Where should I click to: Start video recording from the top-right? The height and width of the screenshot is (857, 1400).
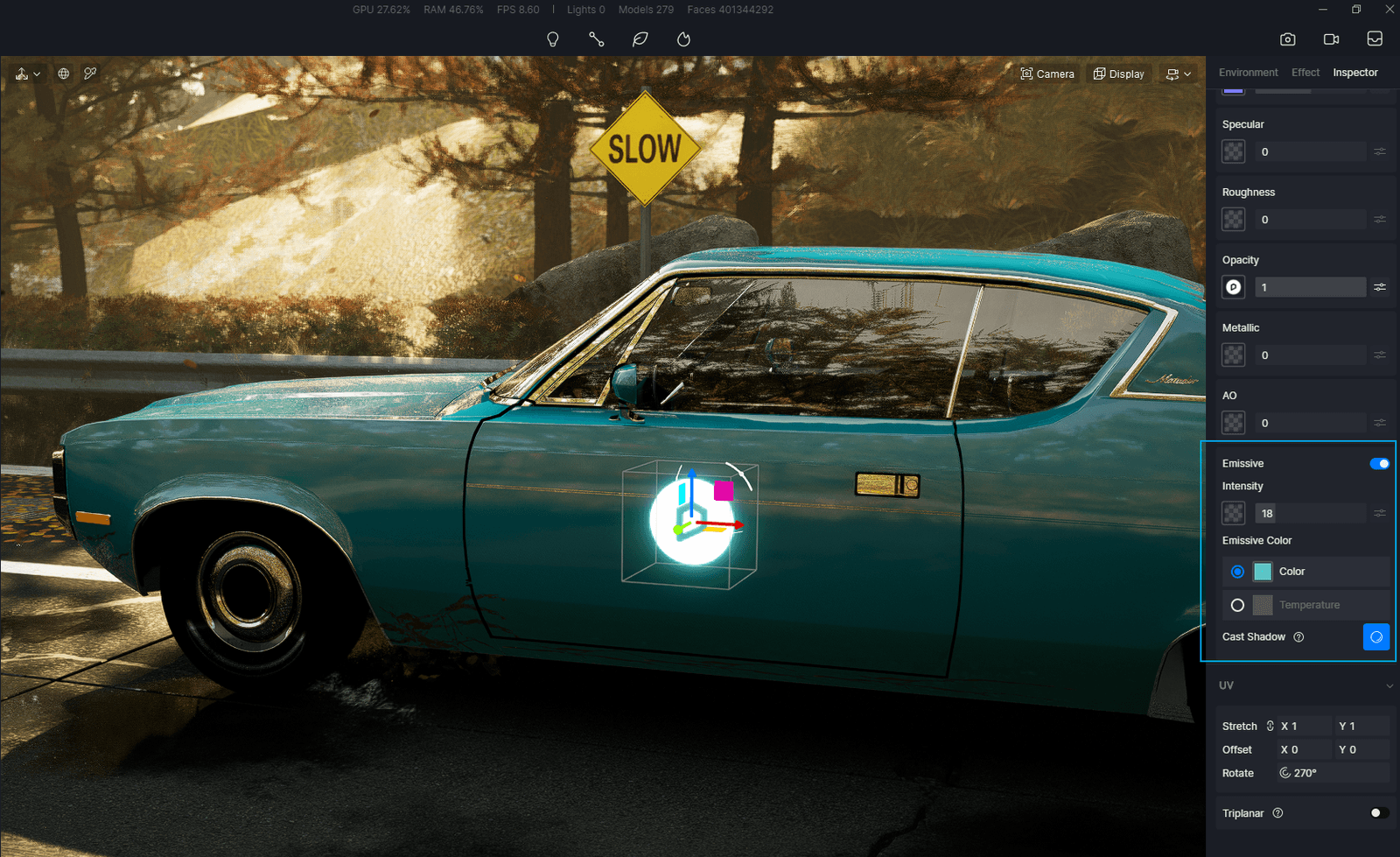(1331, 39)
